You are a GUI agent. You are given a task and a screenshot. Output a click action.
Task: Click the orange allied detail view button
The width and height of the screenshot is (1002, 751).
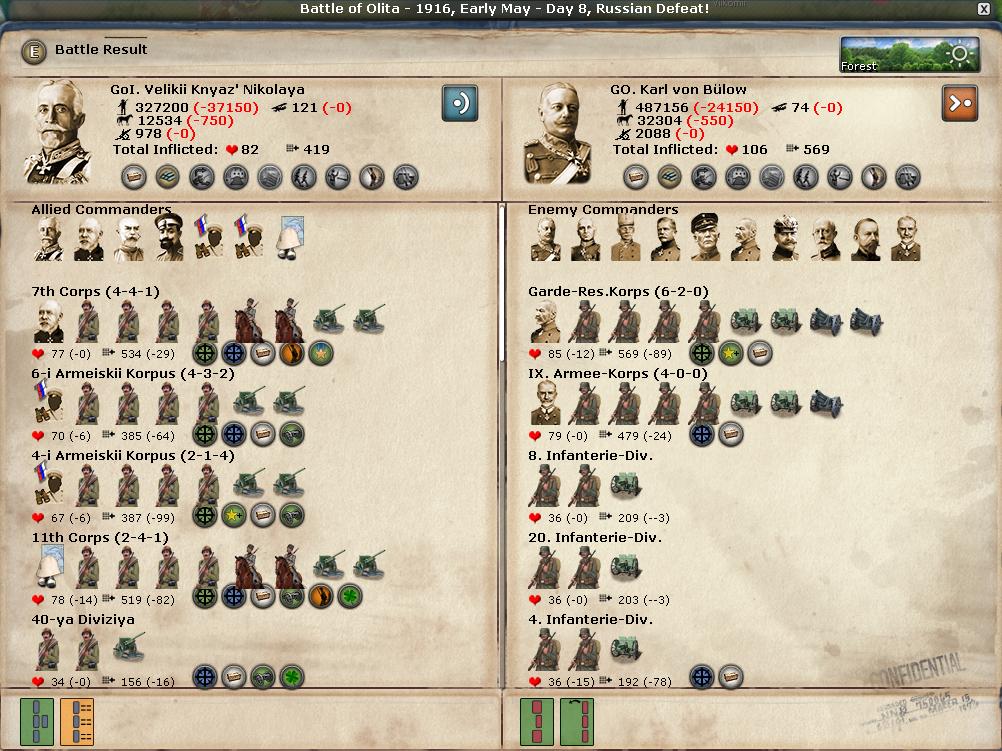pyautogui.click(x=77, y=722)
